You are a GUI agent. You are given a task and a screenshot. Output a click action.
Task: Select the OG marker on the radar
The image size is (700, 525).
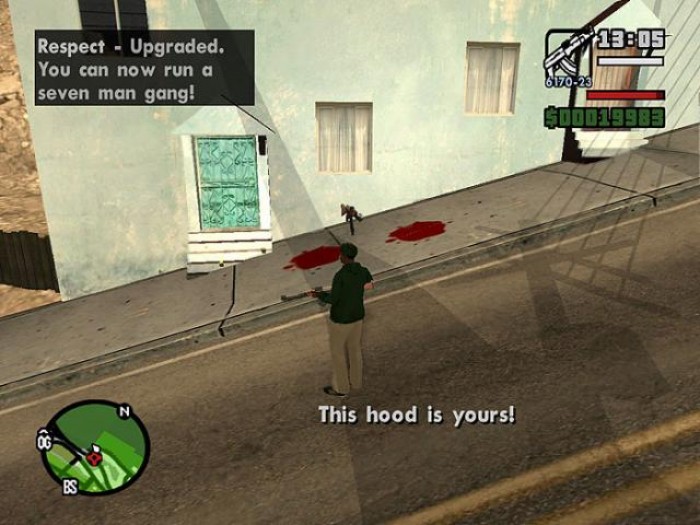pyautogui.click(x=44, y=440)
